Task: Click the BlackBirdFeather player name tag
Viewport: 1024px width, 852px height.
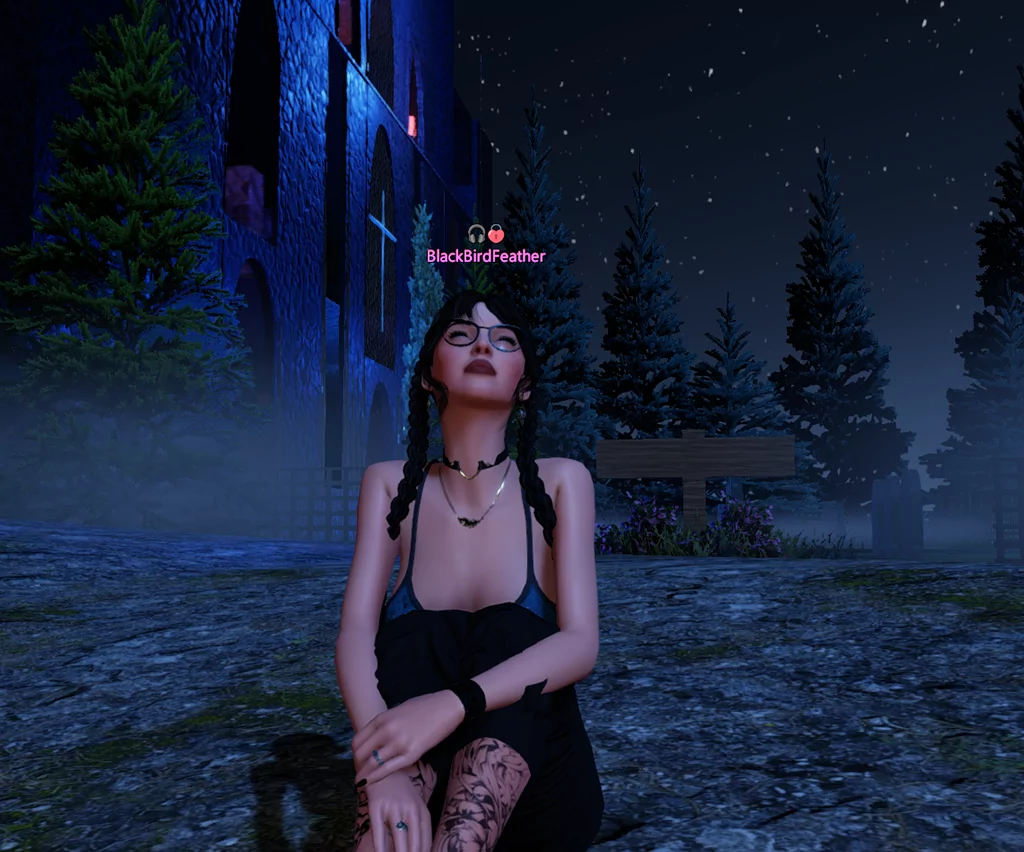Action: [486, 256]
